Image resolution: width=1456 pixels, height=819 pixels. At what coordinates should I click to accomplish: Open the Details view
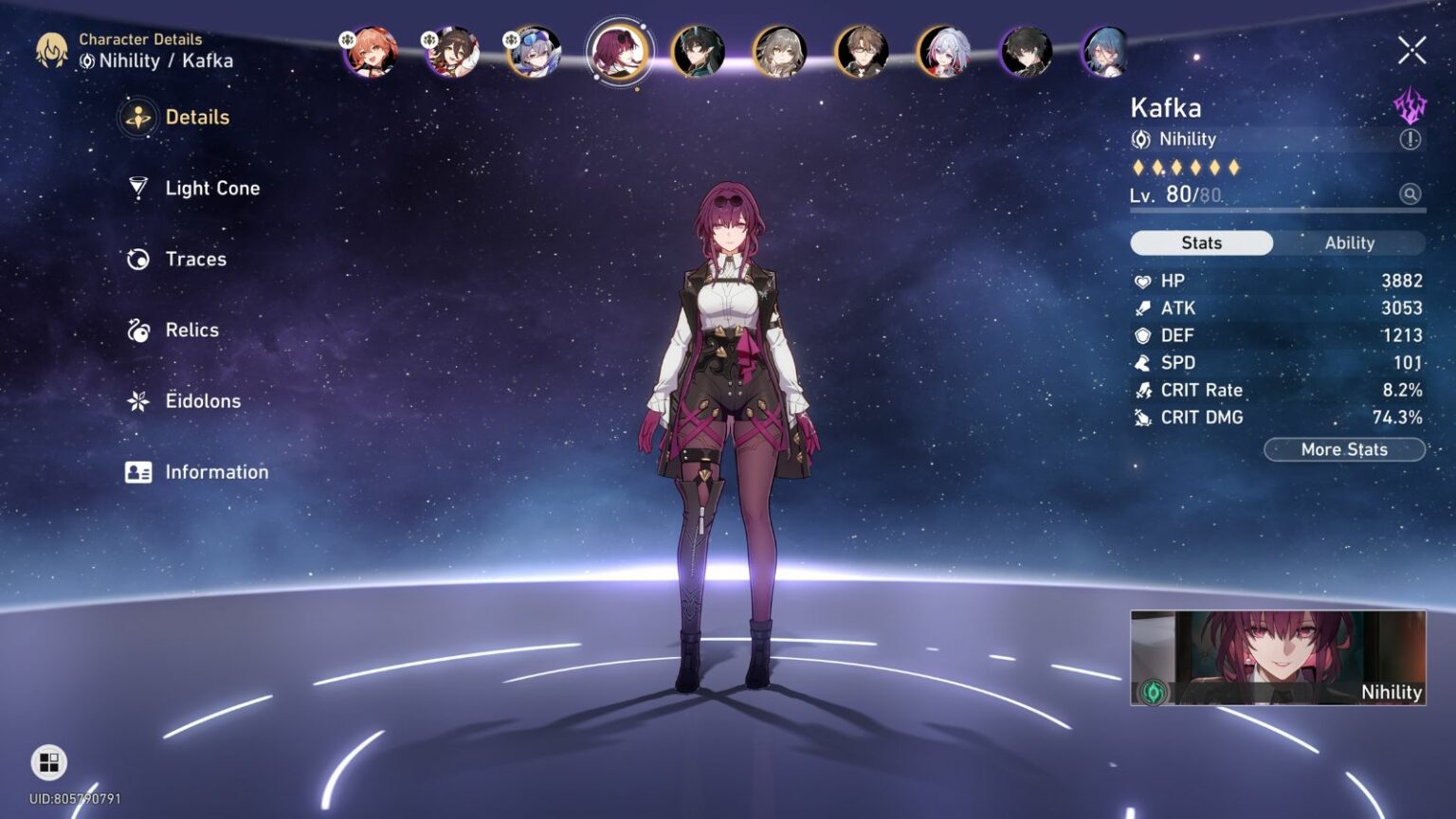click(195, 117)
